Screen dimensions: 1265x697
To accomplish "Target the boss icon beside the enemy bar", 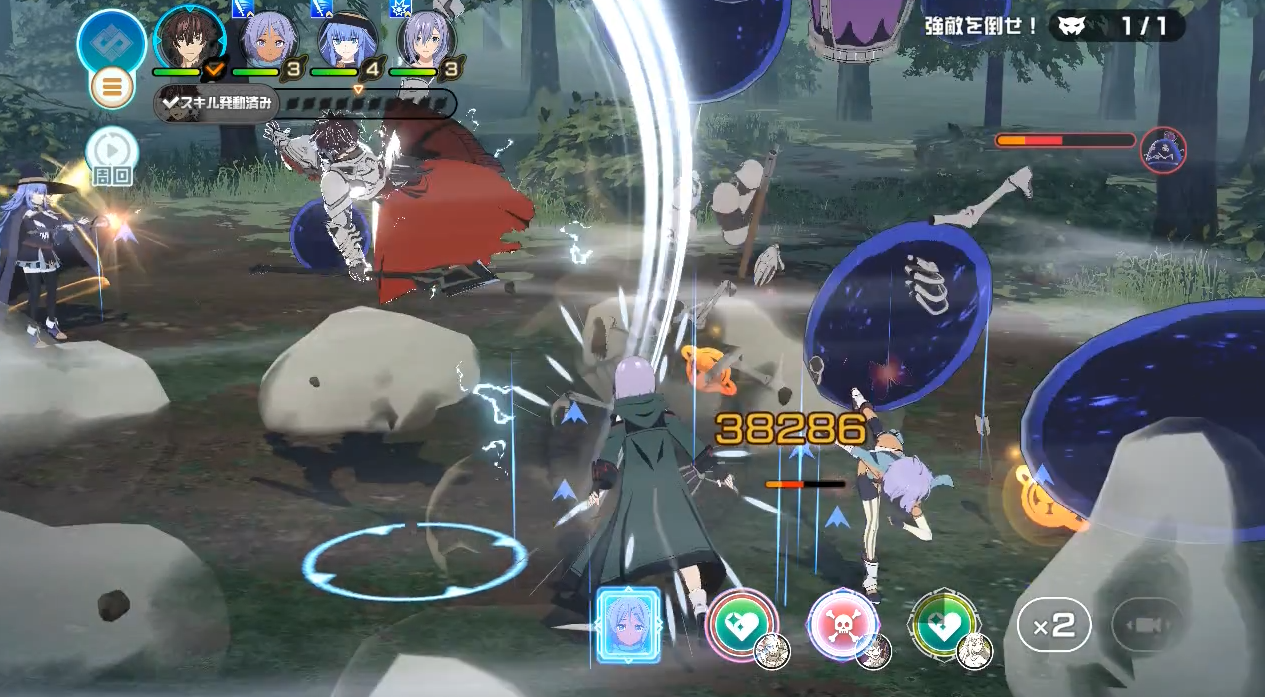I will (1163, 149).
